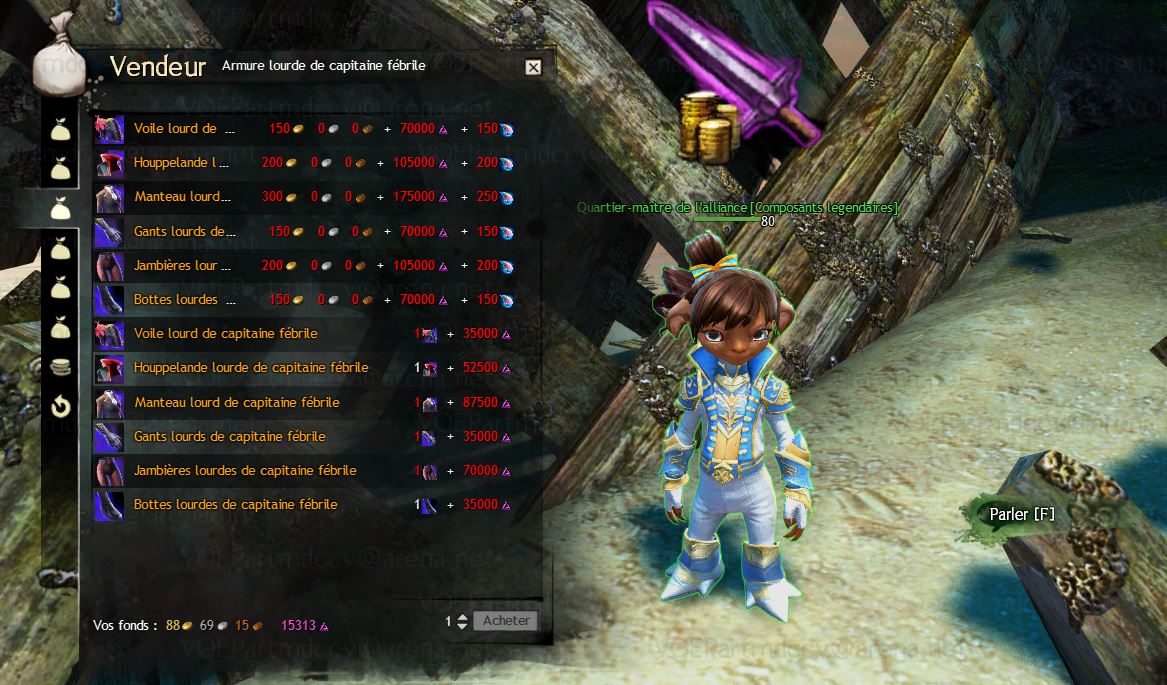Open the coin stack vendor tab
This screenshot has width=1167, height=685.
(x=61, y=367)
